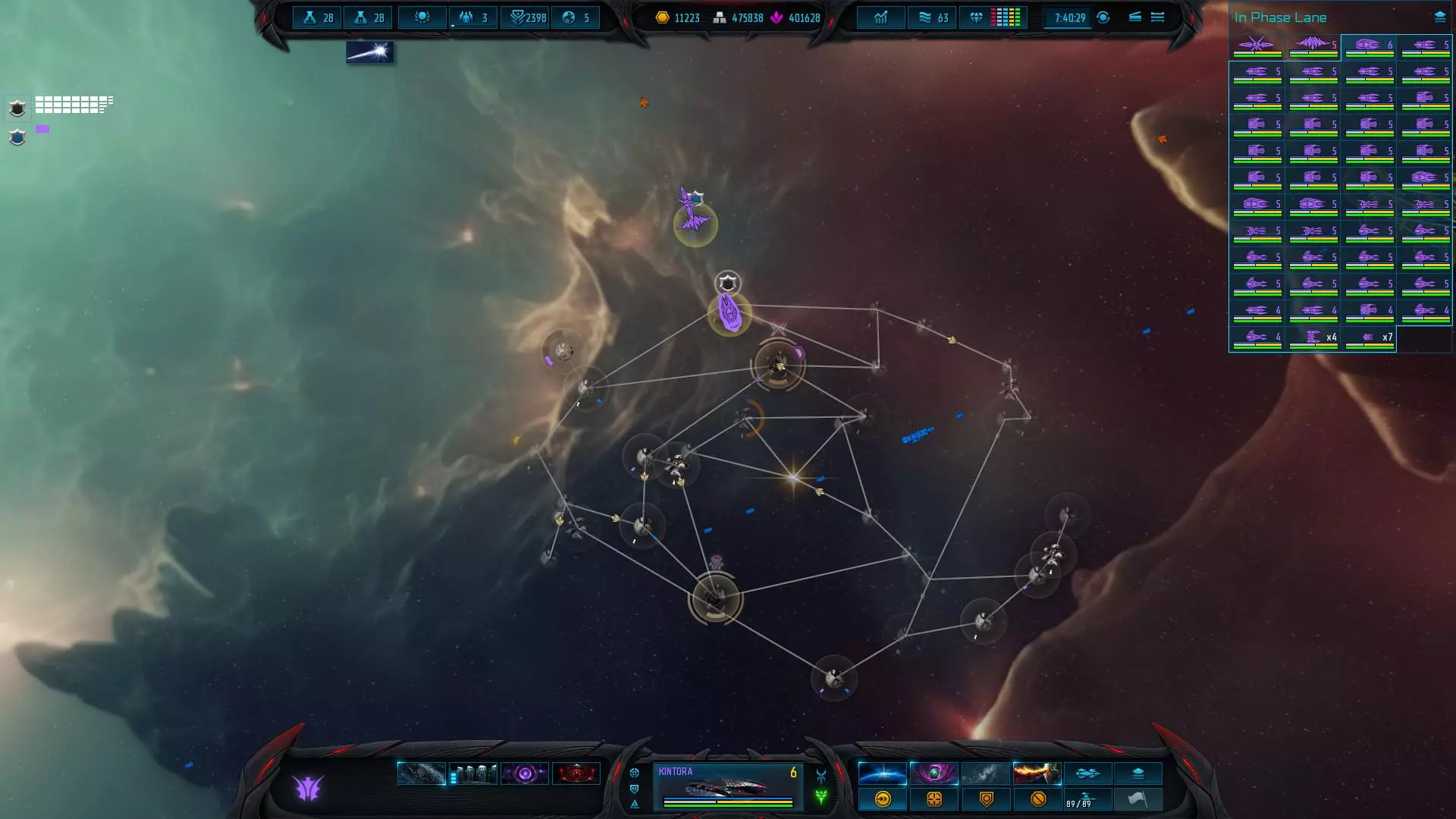1456x819 pixels.
Task: Select the Kintora ship portrait
Action: (x=726, y=787)
